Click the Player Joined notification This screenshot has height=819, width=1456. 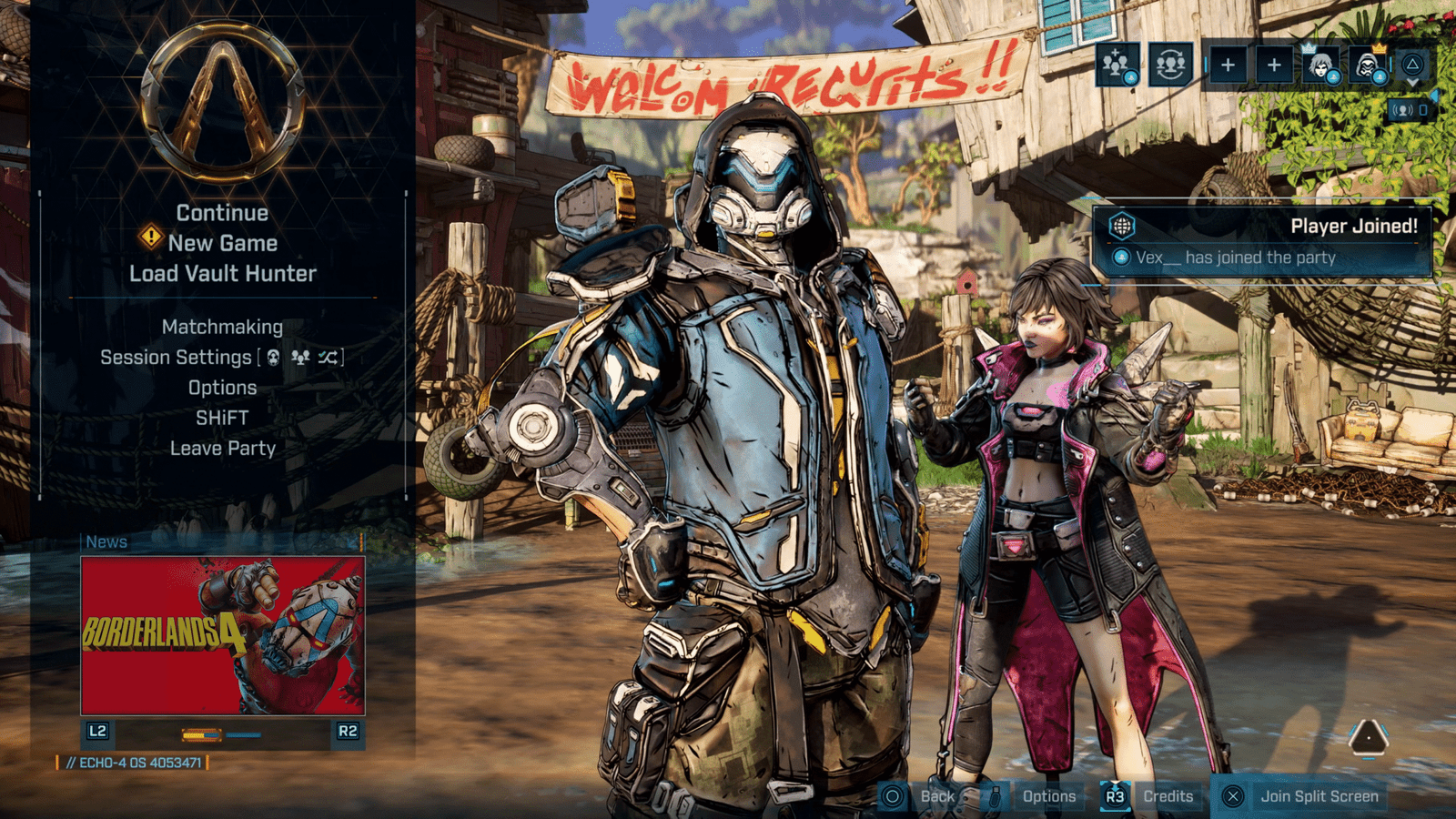[x=1261, y=241]
